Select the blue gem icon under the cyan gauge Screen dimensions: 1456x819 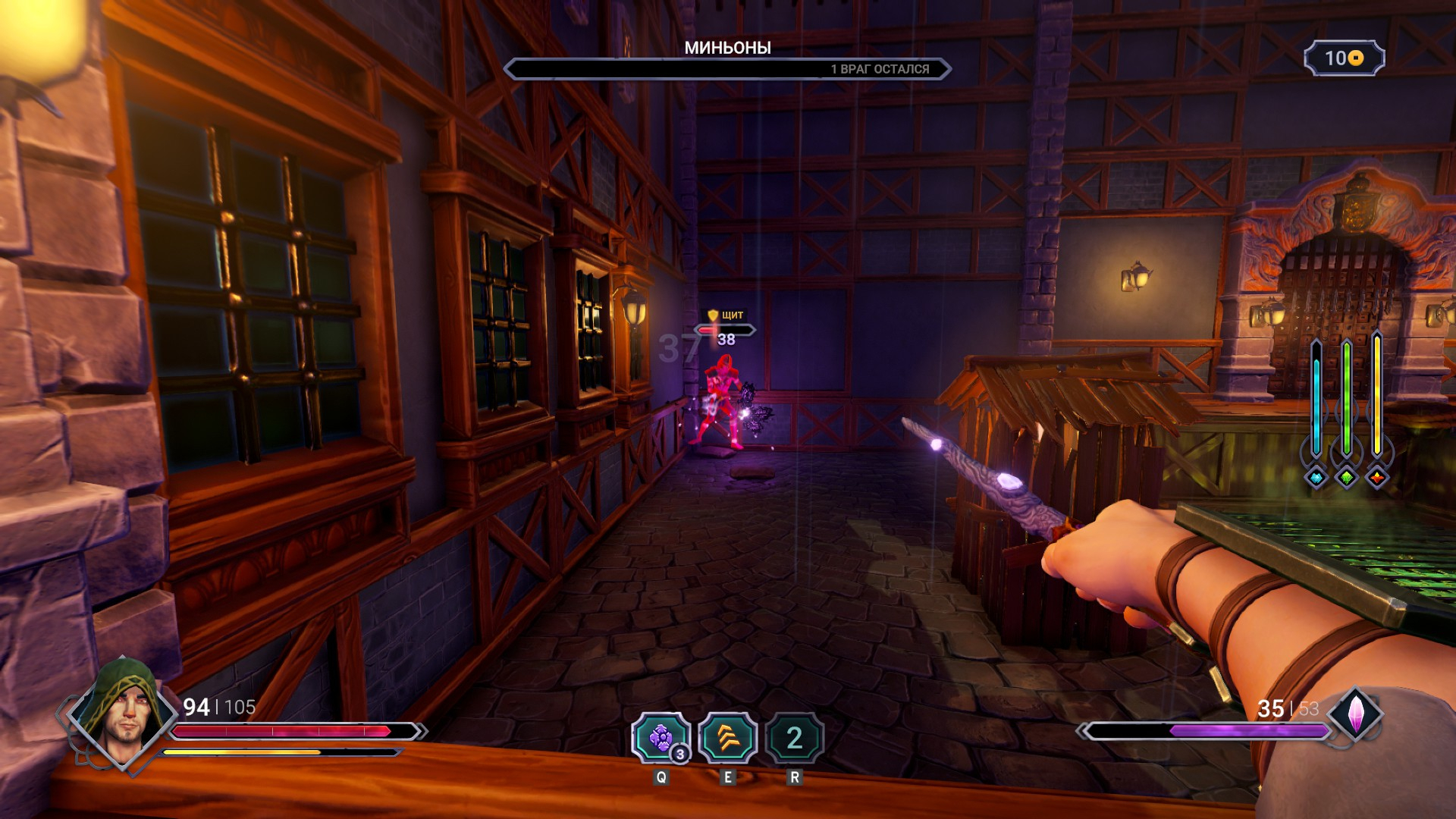point(1316,478)
